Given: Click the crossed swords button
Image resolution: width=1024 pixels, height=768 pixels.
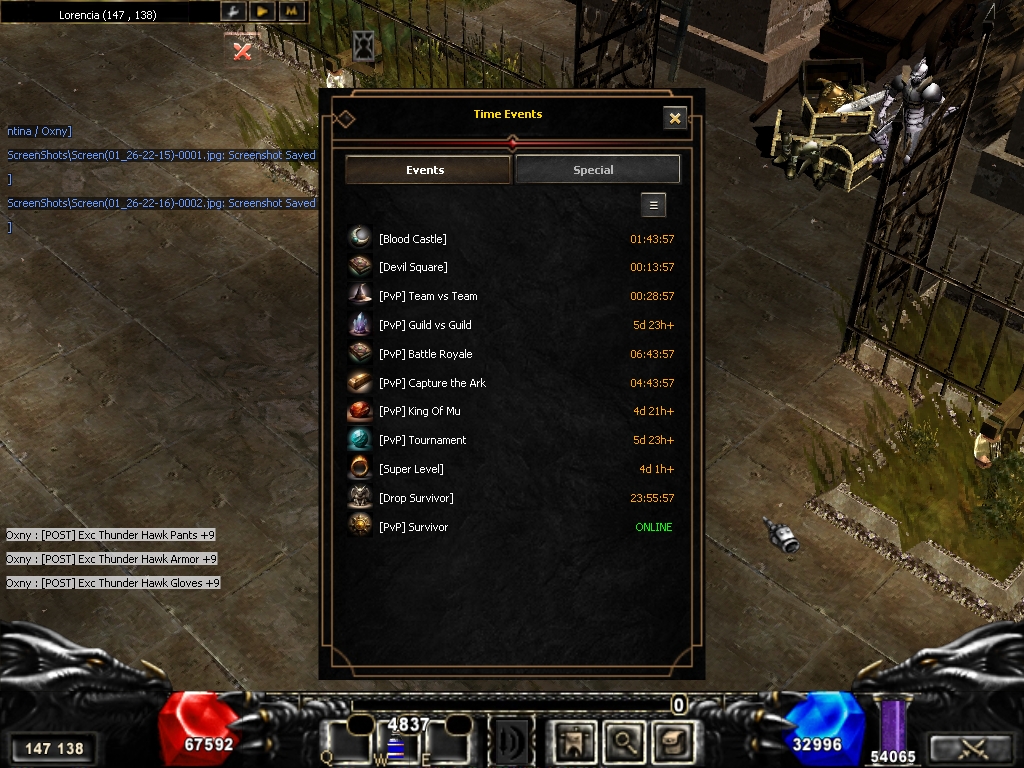Looking at the screenshot, I should point(971,747).
